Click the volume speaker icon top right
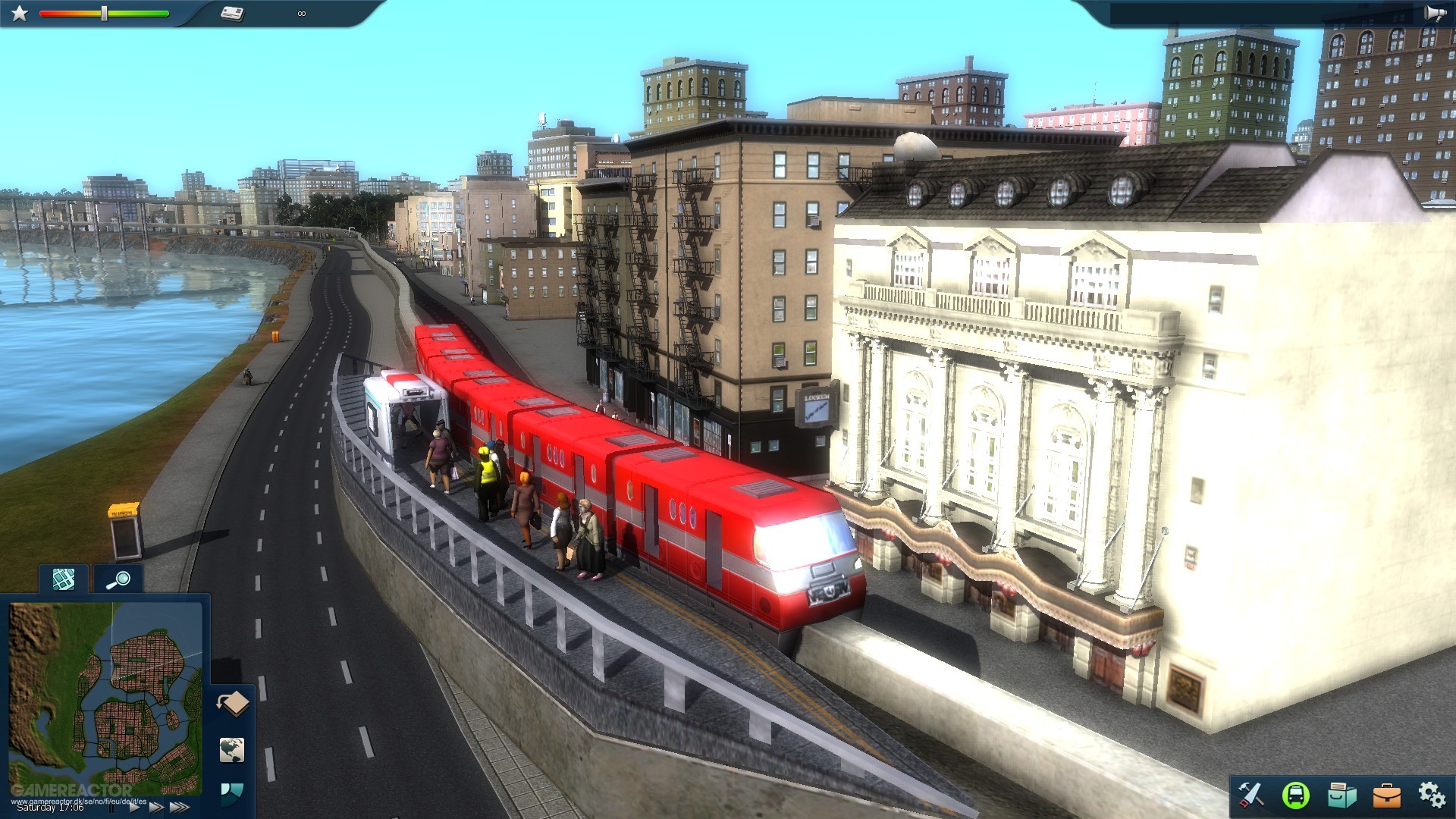 (1436, 12)
